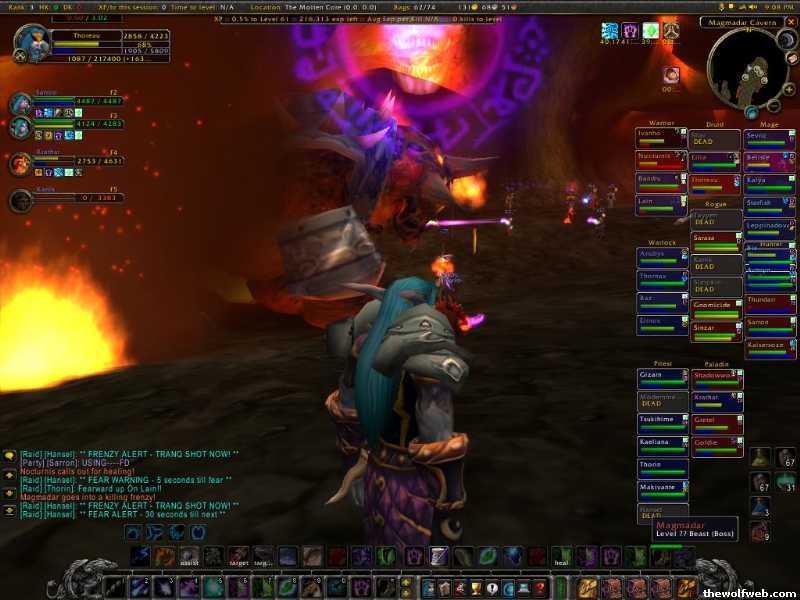800x600 pixels.
Task: Select hunter Thundan's raid frame
Action: (x=769, y=303)
